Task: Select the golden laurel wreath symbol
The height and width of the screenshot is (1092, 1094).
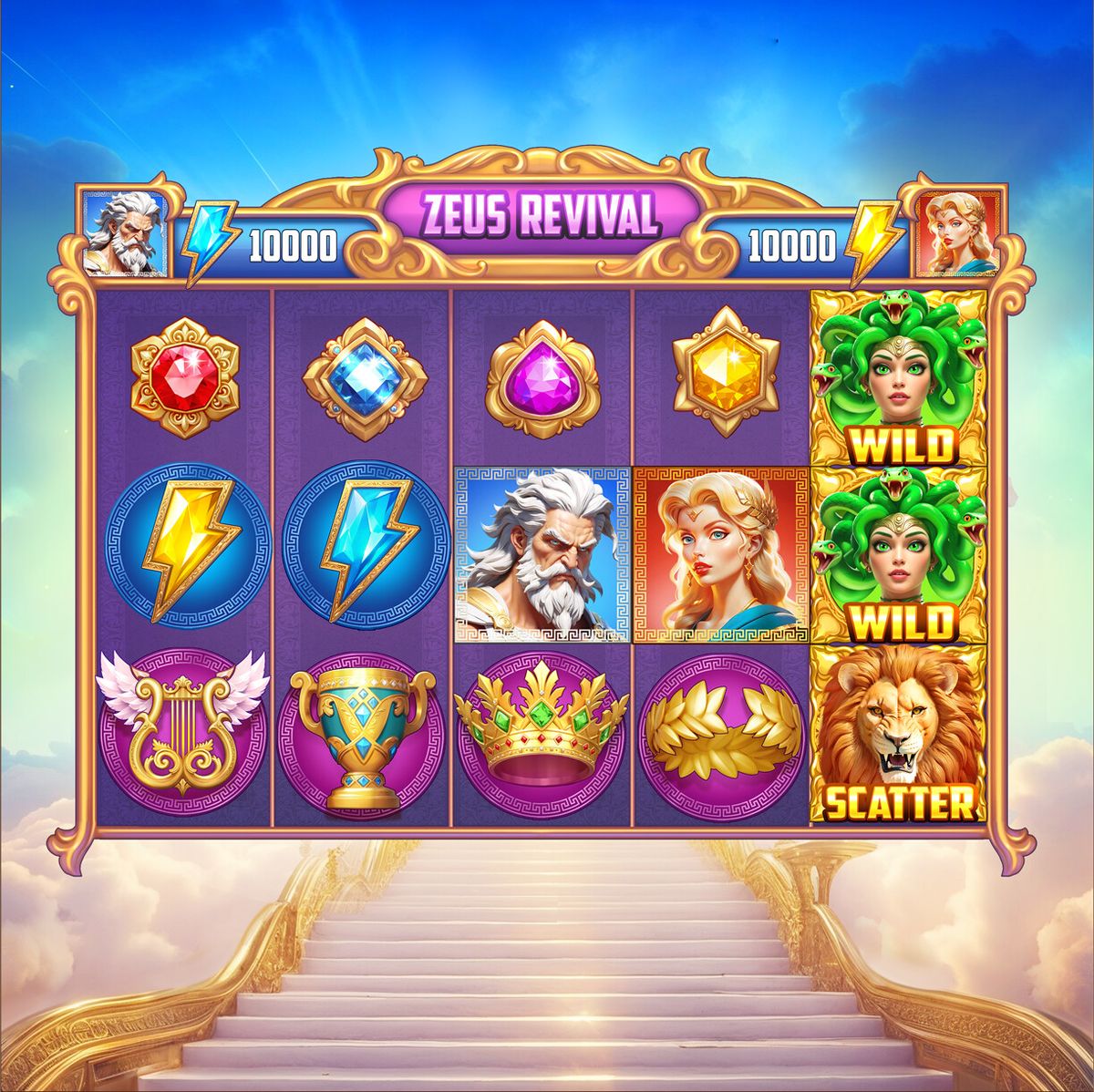Action: [x=722, y=735]
